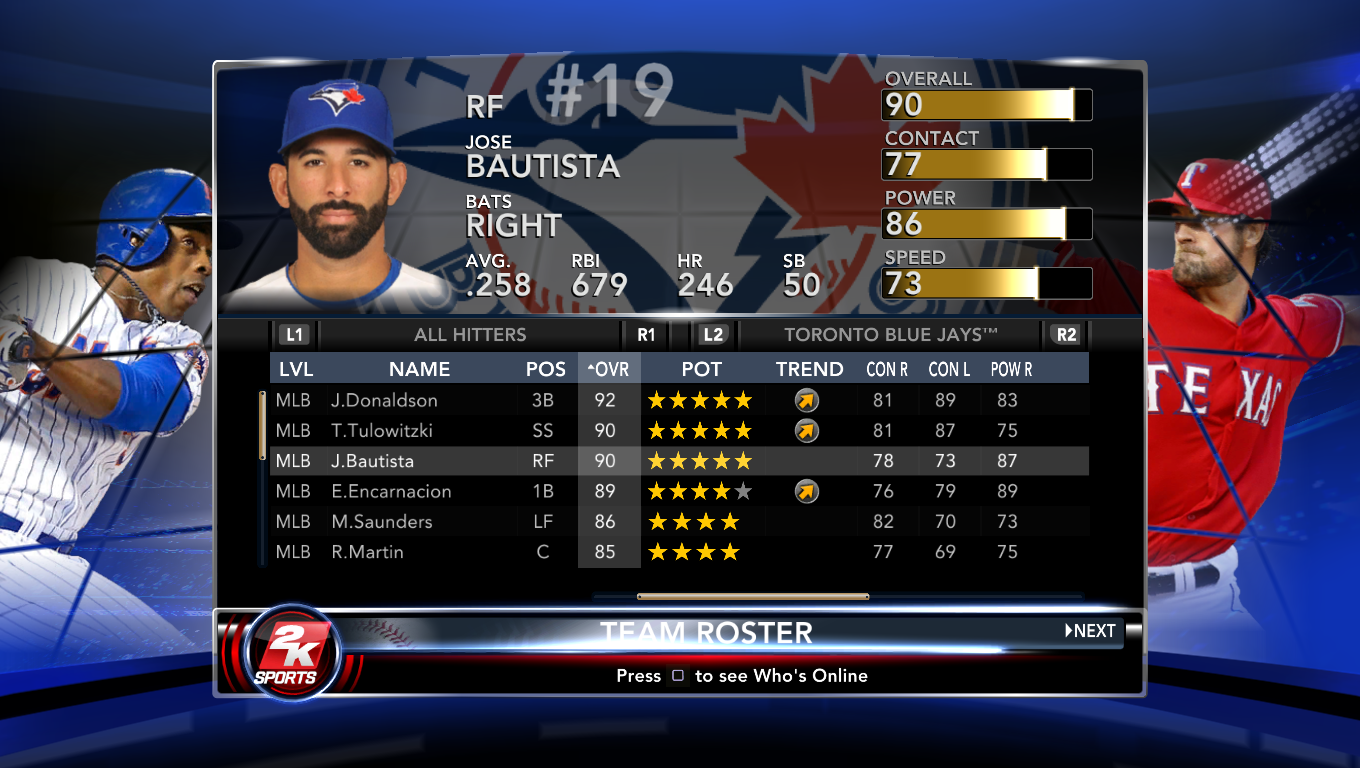Sort by the POS column header
Screen dimensions: 1360x768
pyautogui.click(x=546, y=369)
